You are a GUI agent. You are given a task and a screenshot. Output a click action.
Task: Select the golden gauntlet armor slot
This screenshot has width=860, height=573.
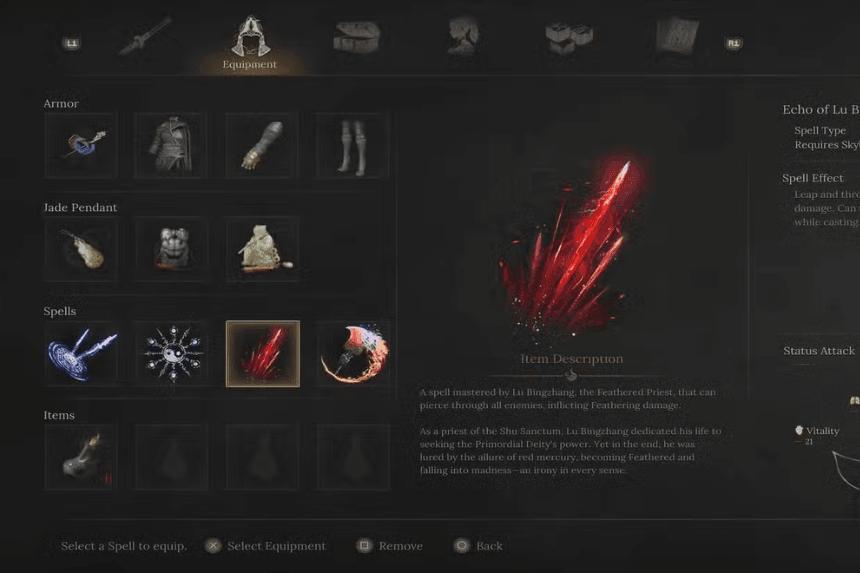coord(262,146)
